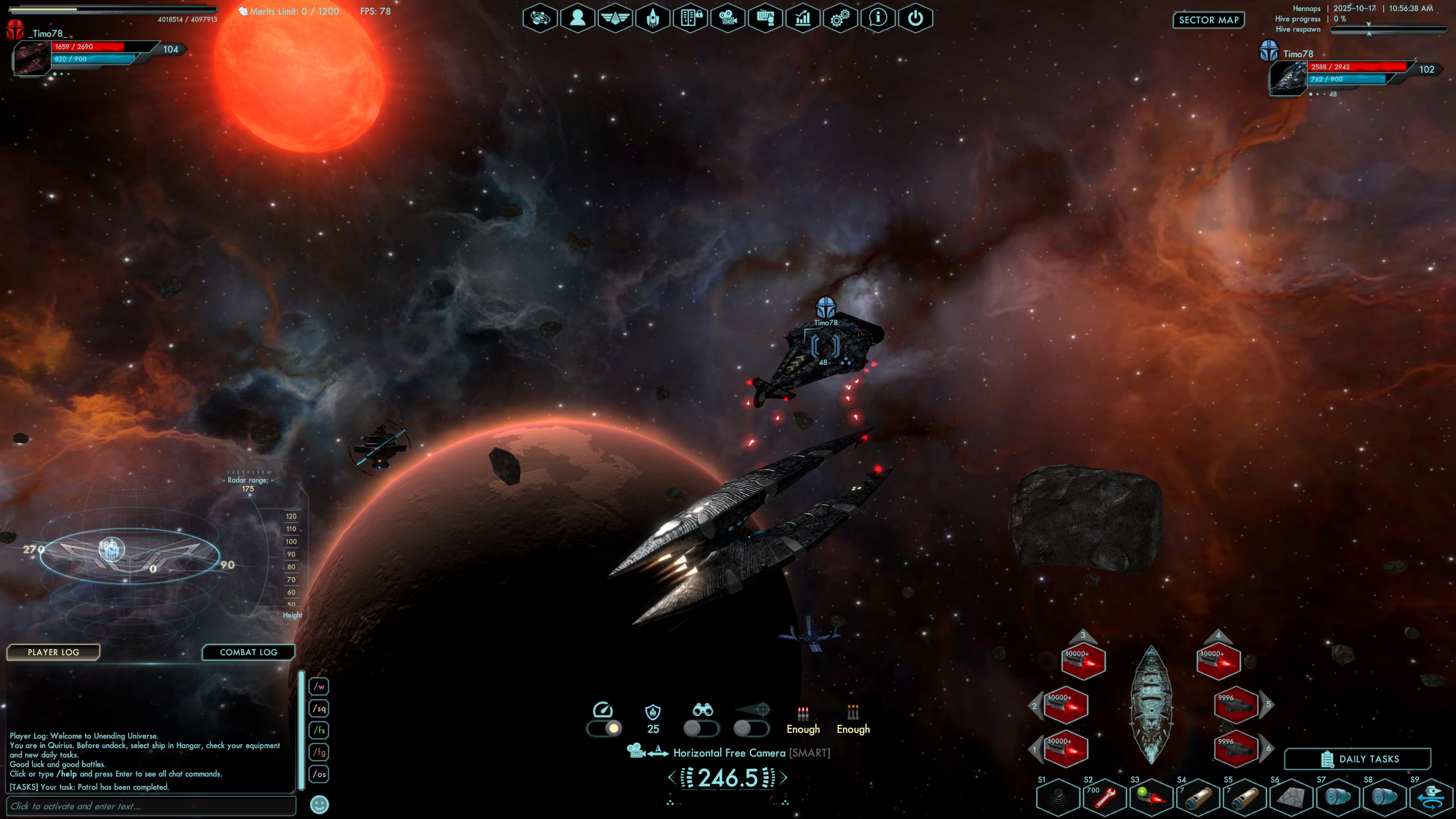Open the gear settings menu
The height and width of the screenshot is (819, 1456).
pyautogui.click(x=839, y=18)
